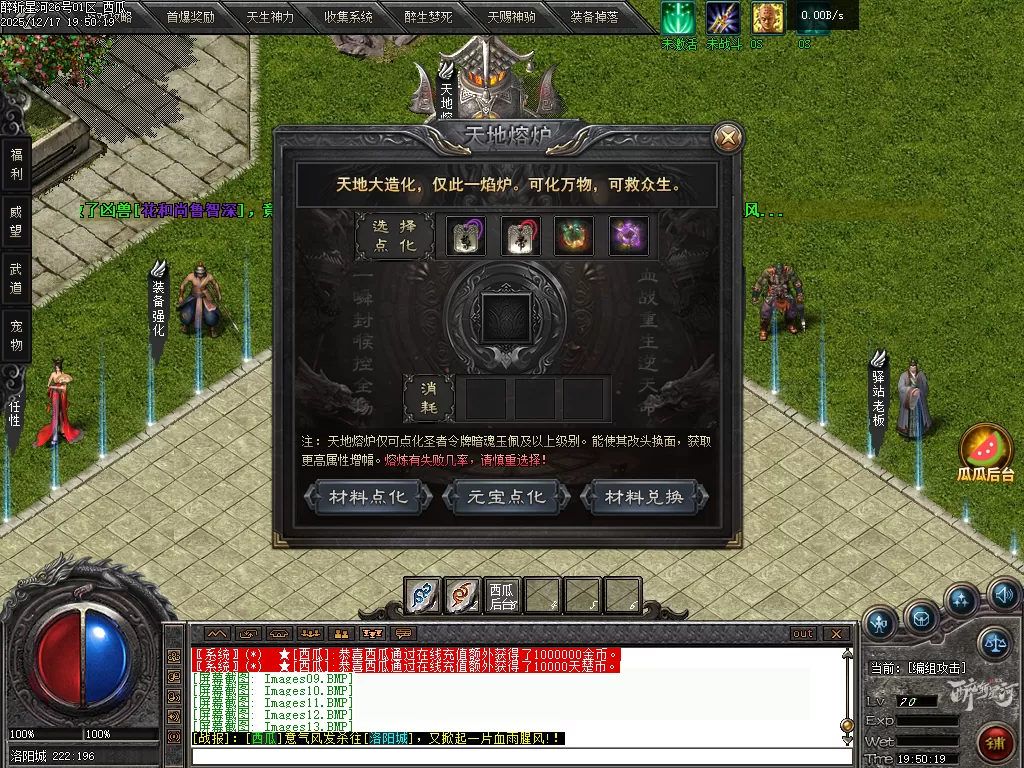Use the blue swirl hotbar skill
Screen dimensions: 1024x768
pos(423,596)
